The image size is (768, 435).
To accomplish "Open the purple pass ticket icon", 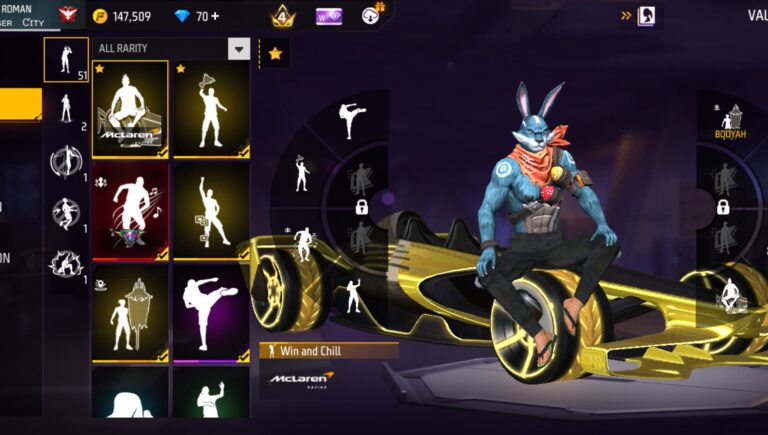I will [328, 16].
